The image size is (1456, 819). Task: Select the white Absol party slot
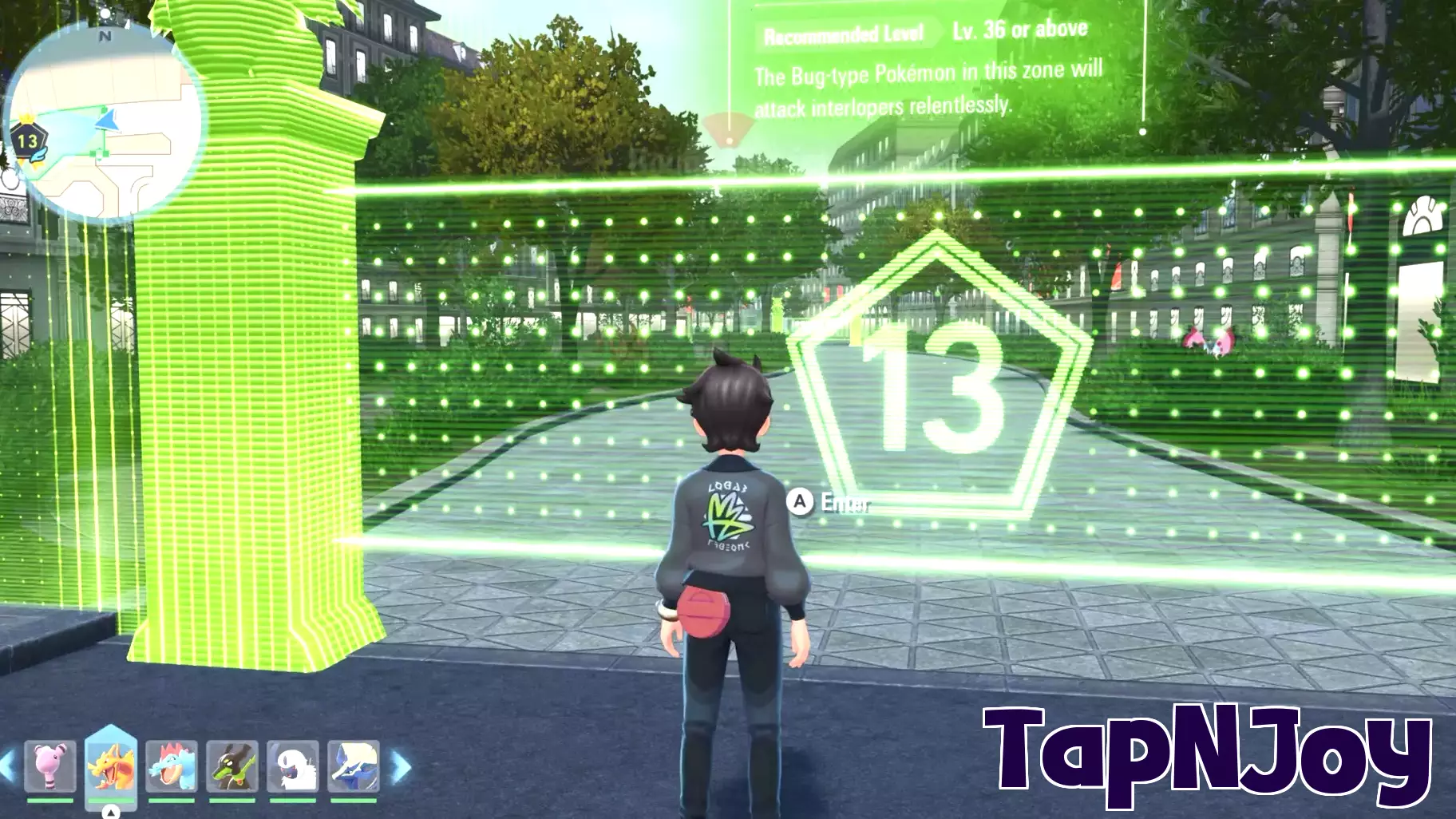point(292,767)
